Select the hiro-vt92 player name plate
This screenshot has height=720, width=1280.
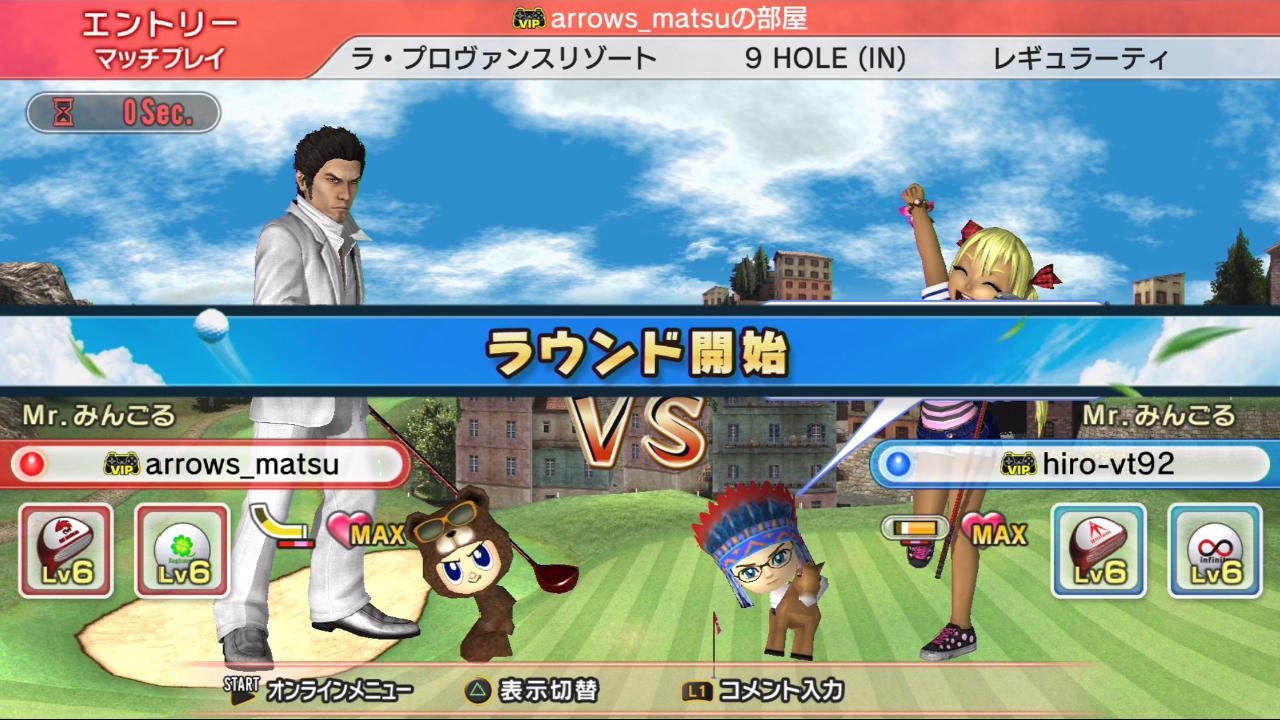pyautogui.click(x=1072, y=464)
